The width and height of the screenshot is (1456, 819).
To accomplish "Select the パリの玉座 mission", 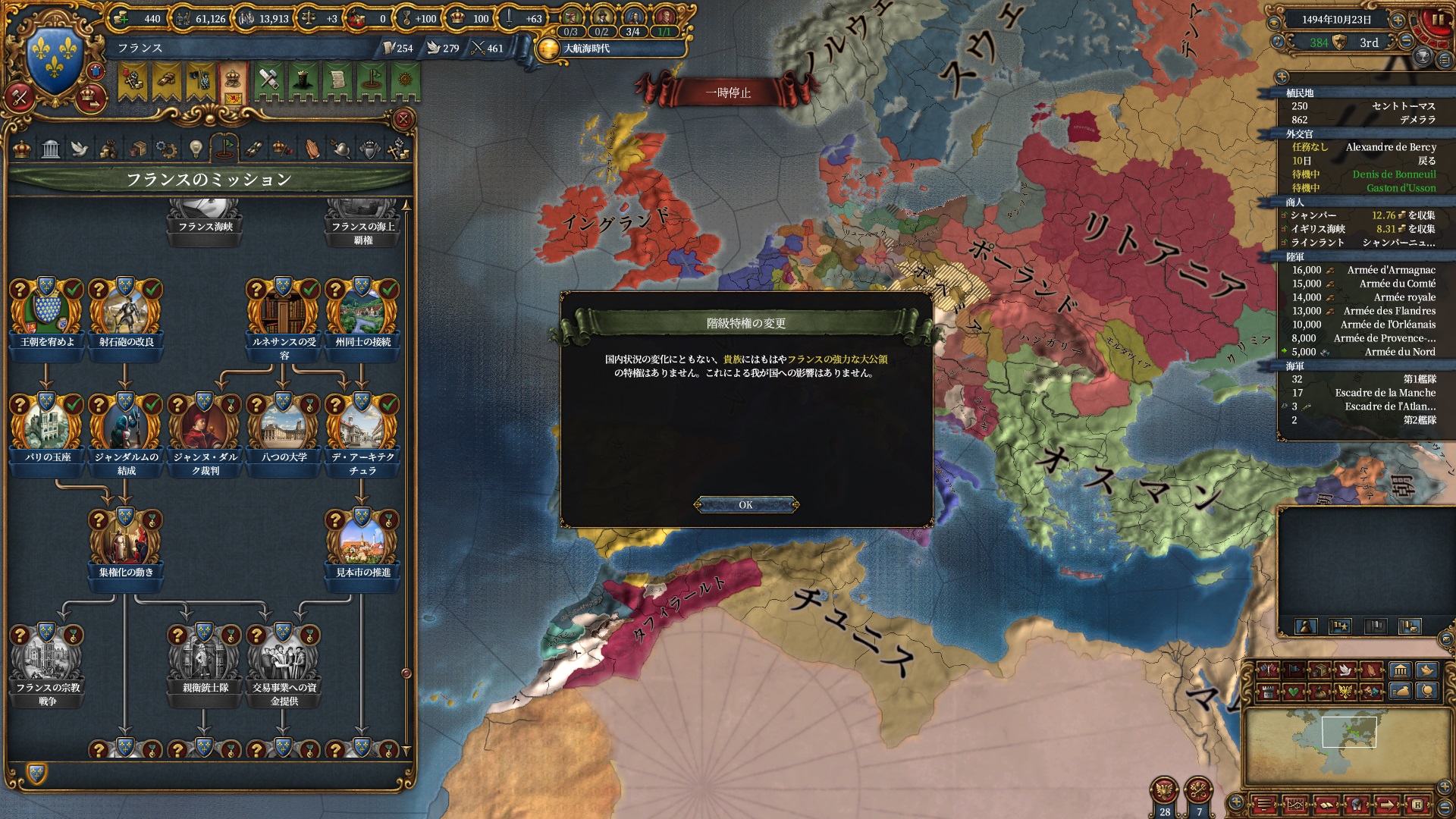I will tap(47, 428).
